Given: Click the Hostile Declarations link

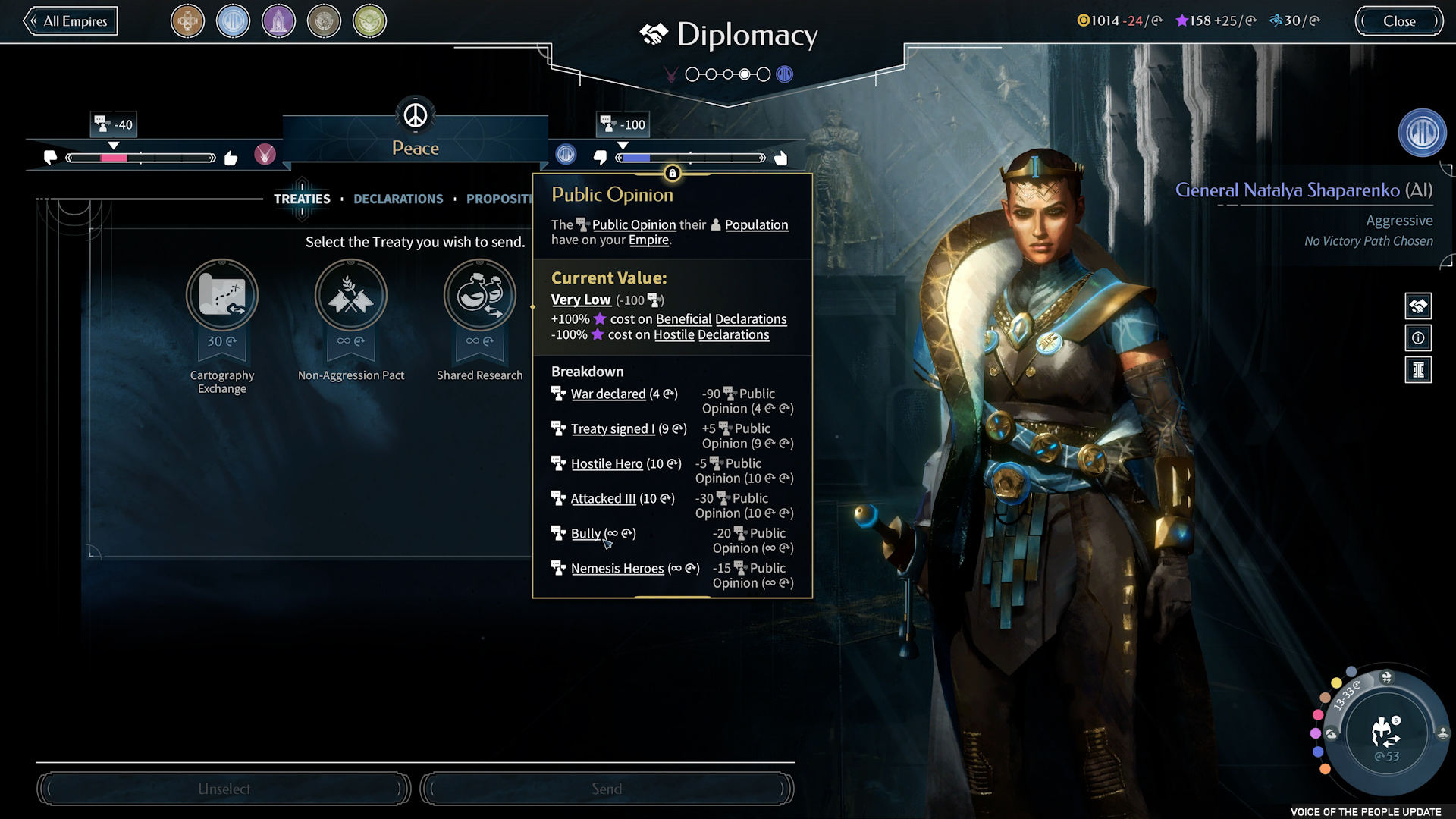Looking at the screenshot, I should [711, 335].
